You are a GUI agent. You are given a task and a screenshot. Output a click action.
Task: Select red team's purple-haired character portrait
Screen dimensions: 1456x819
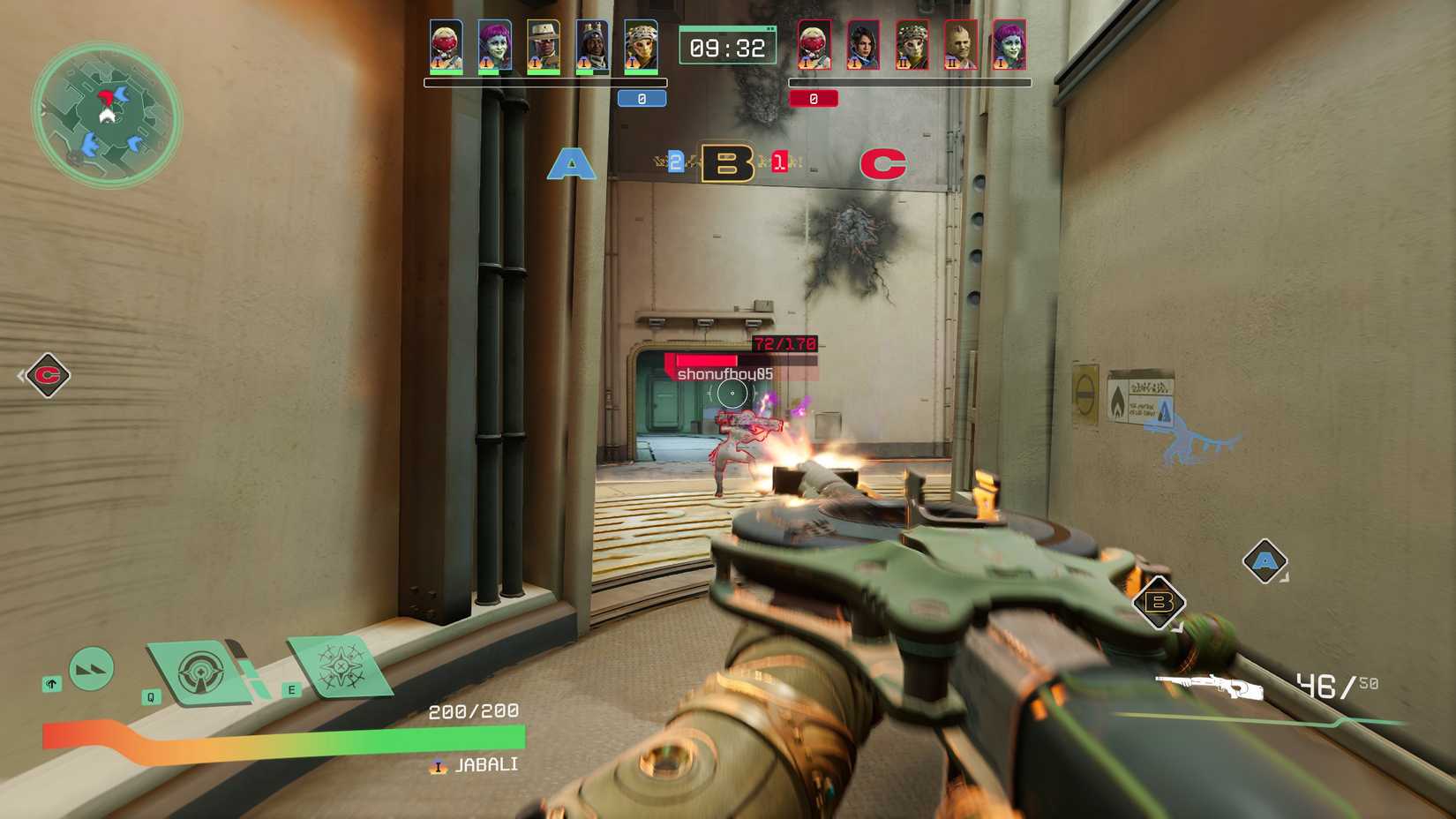(1009, 46)
